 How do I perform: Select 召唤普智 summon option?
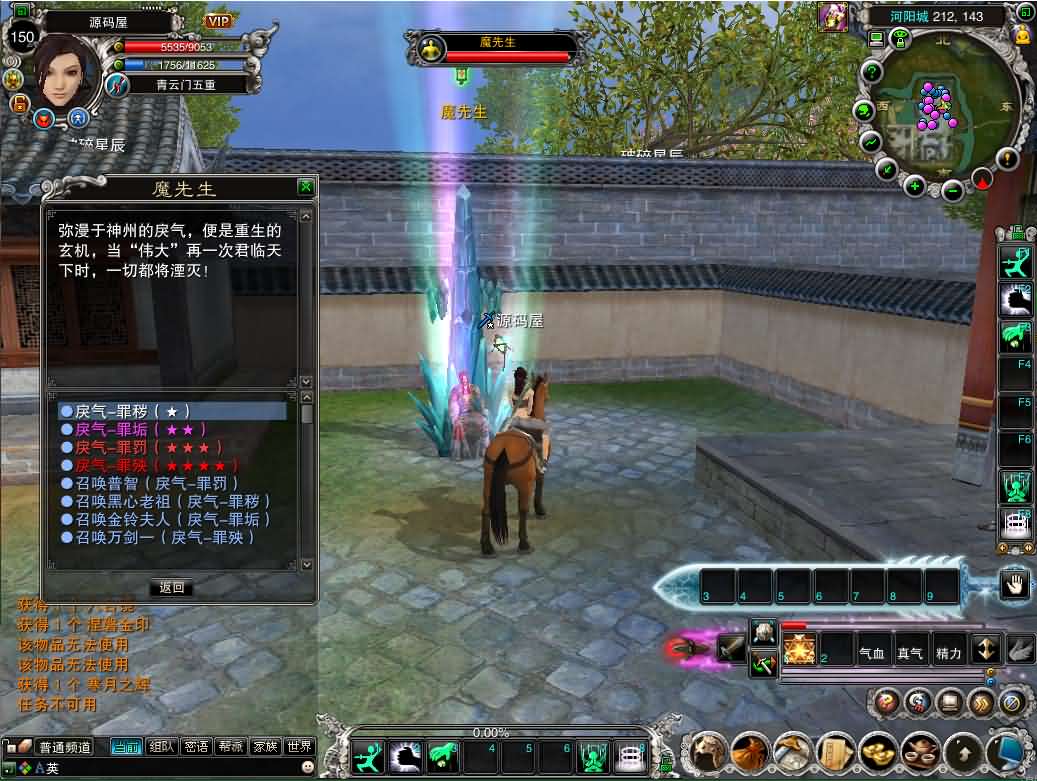pos(150,483)
